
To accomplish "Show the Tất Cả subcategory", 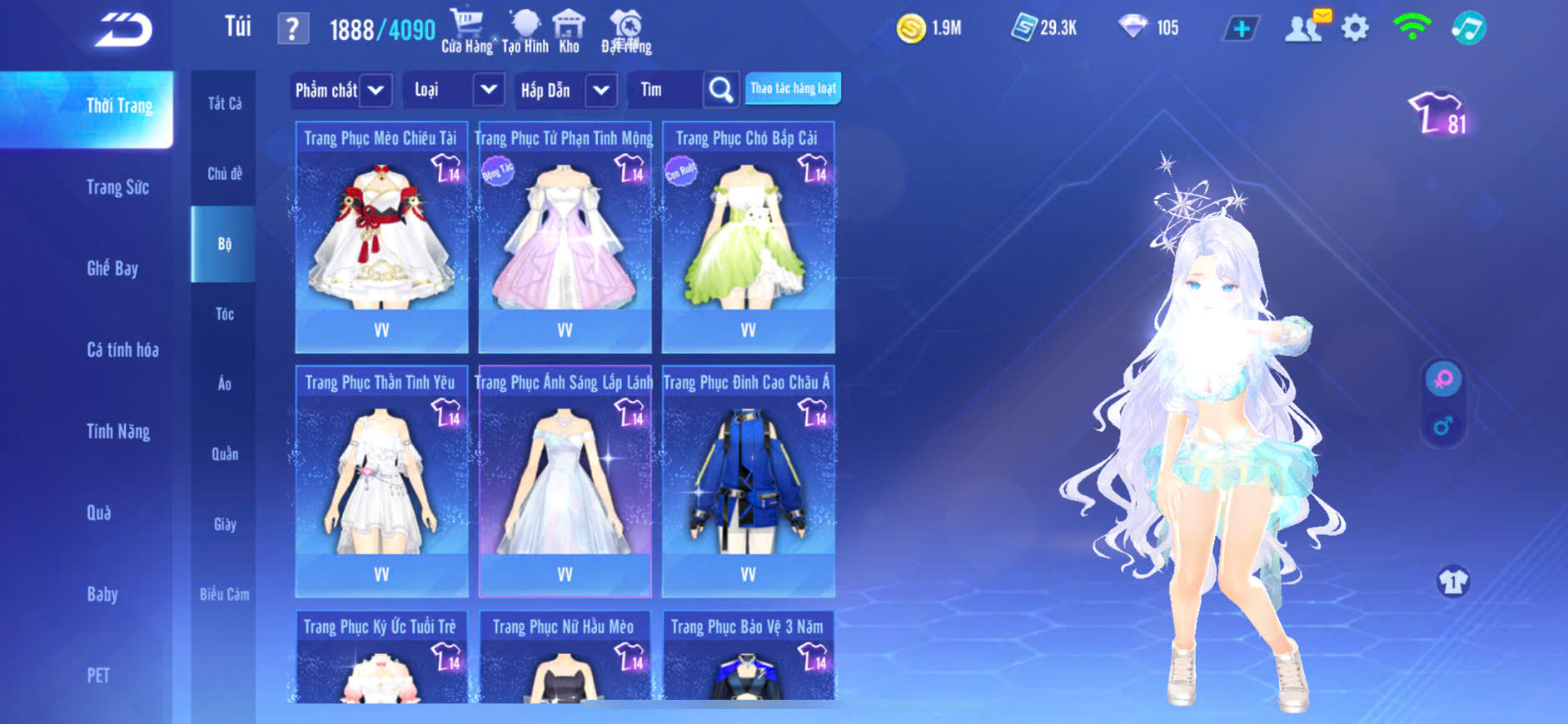I will pos(224,103).
